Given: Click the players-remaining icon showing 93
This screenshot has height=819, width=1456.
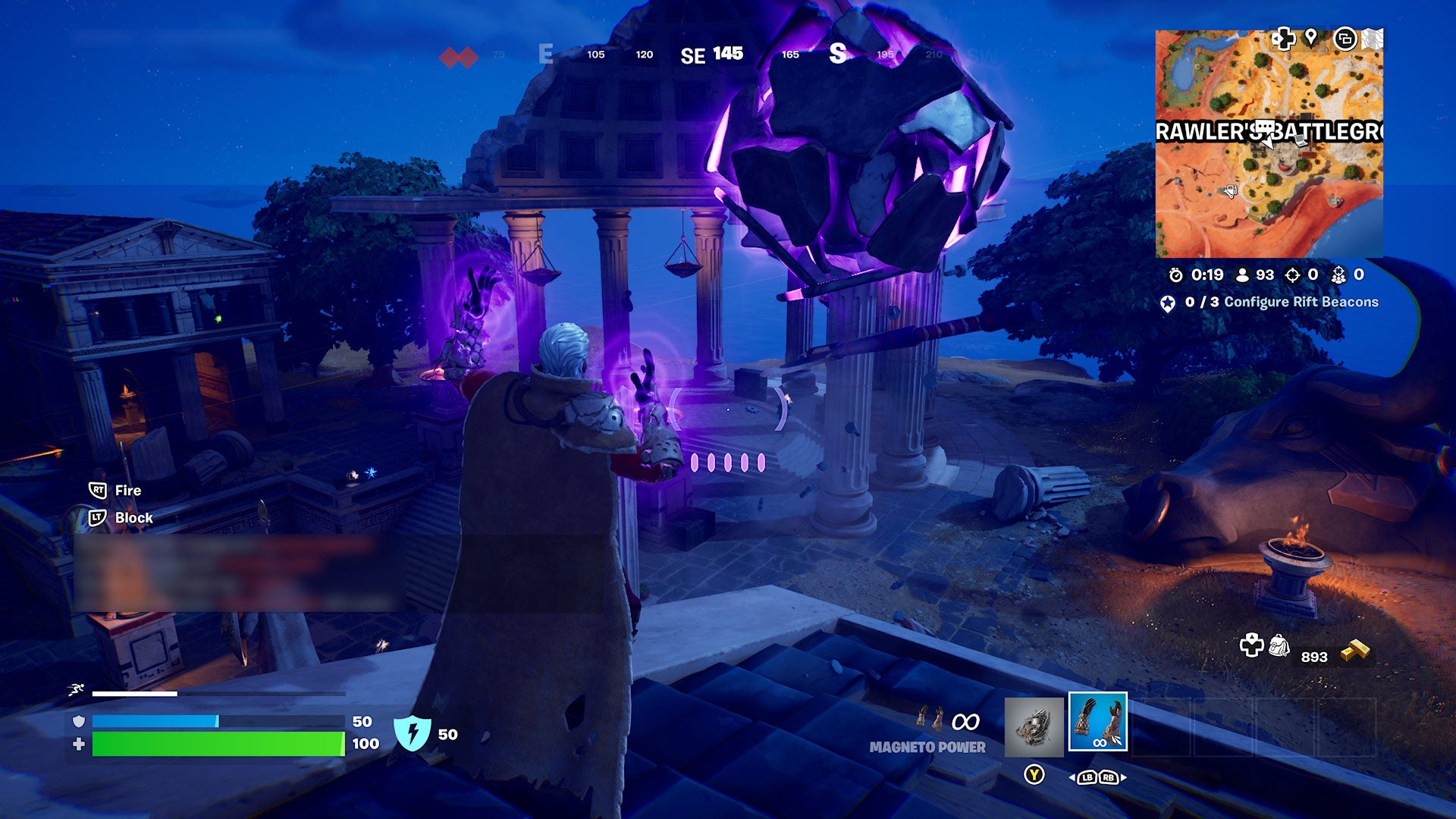Looking at the screenshot, I should coord(1242,276).
